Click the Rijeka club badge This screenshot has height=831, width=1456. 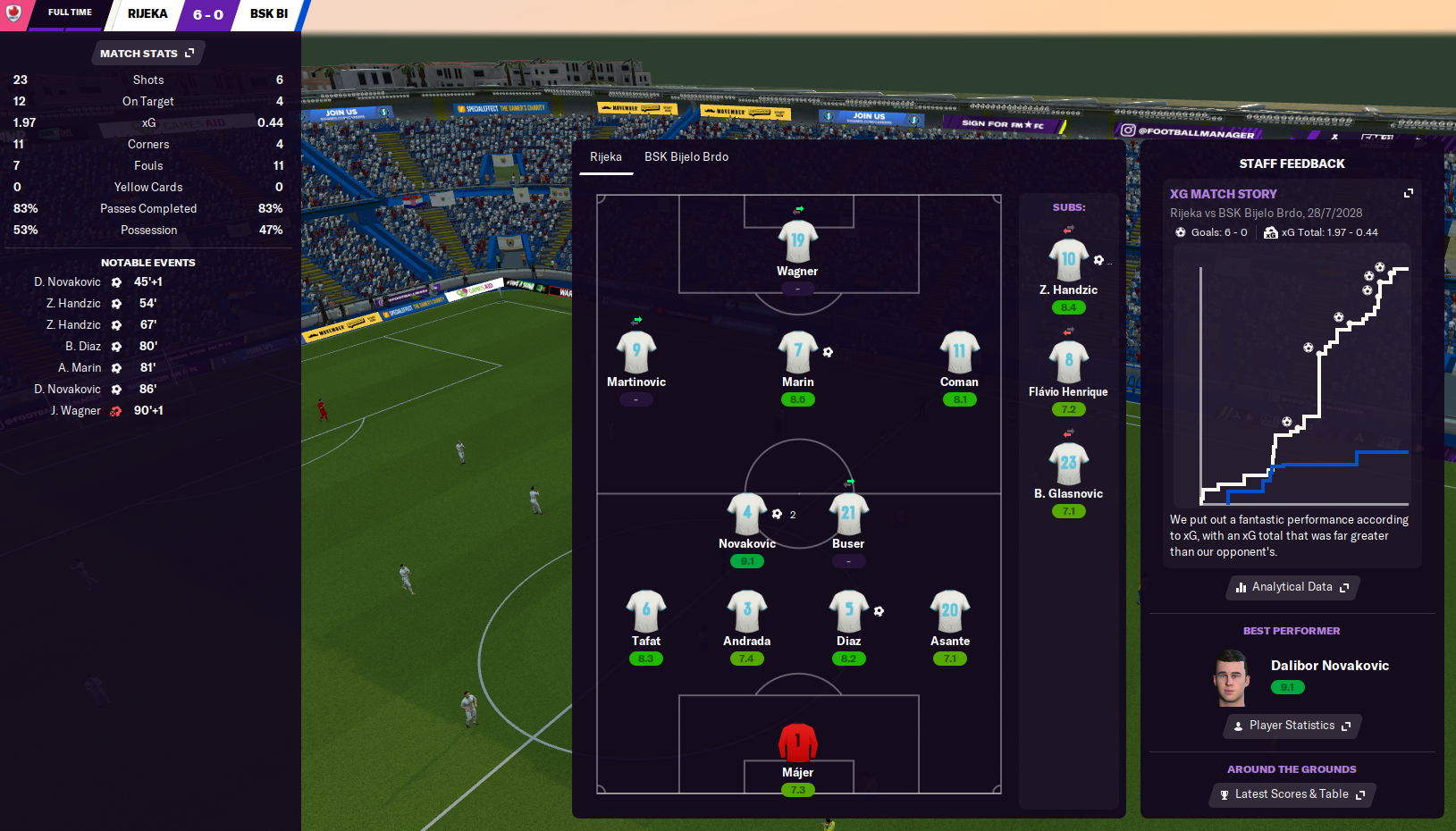coord(13,13)
